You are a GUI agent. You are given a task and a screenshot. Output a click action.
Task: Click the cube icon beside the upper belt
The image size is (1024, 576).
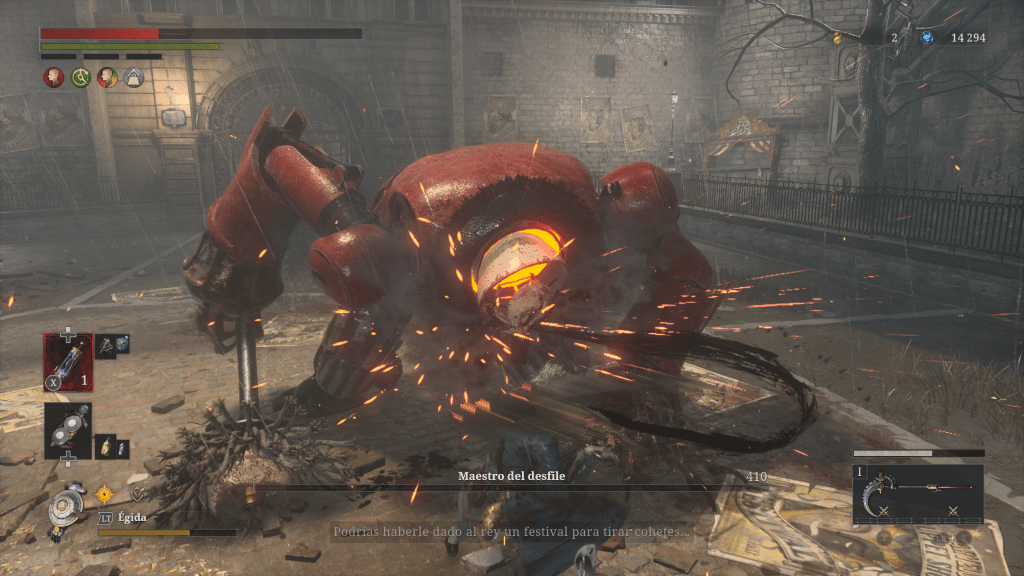click(x=121, y=343)
